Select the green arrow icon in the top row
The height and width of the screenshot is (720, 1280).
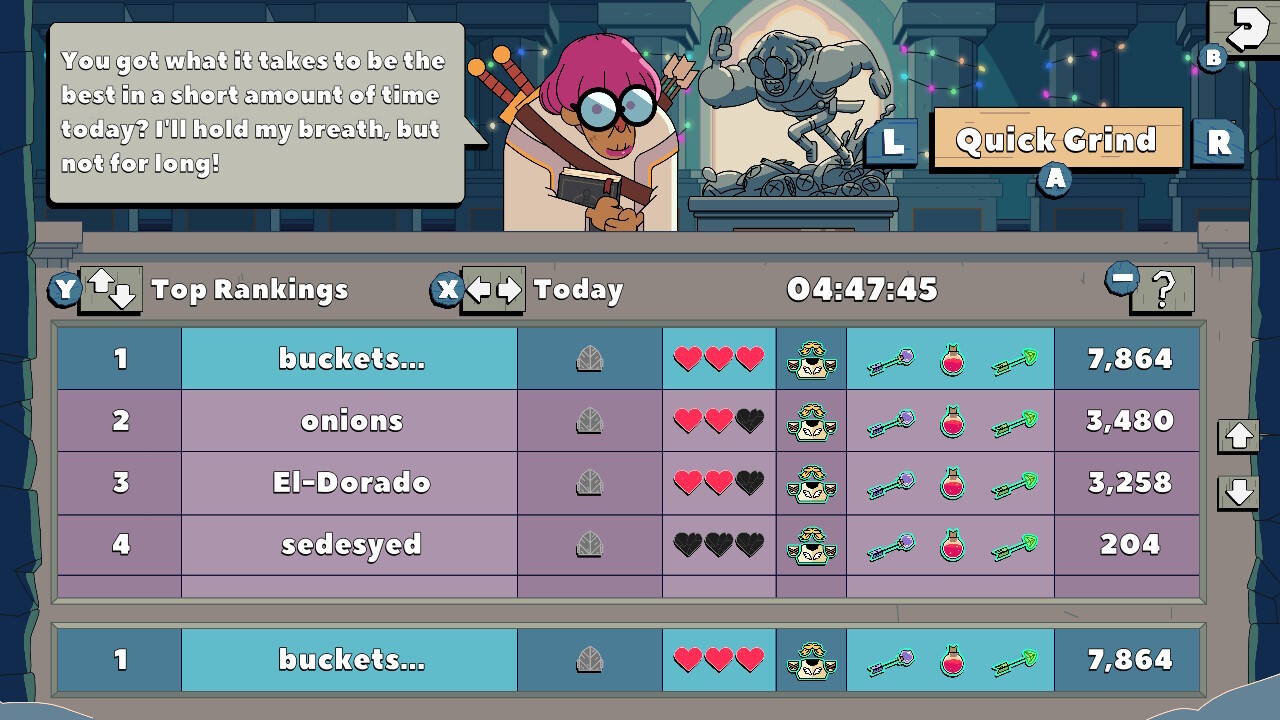click(x=1014, y=358)
